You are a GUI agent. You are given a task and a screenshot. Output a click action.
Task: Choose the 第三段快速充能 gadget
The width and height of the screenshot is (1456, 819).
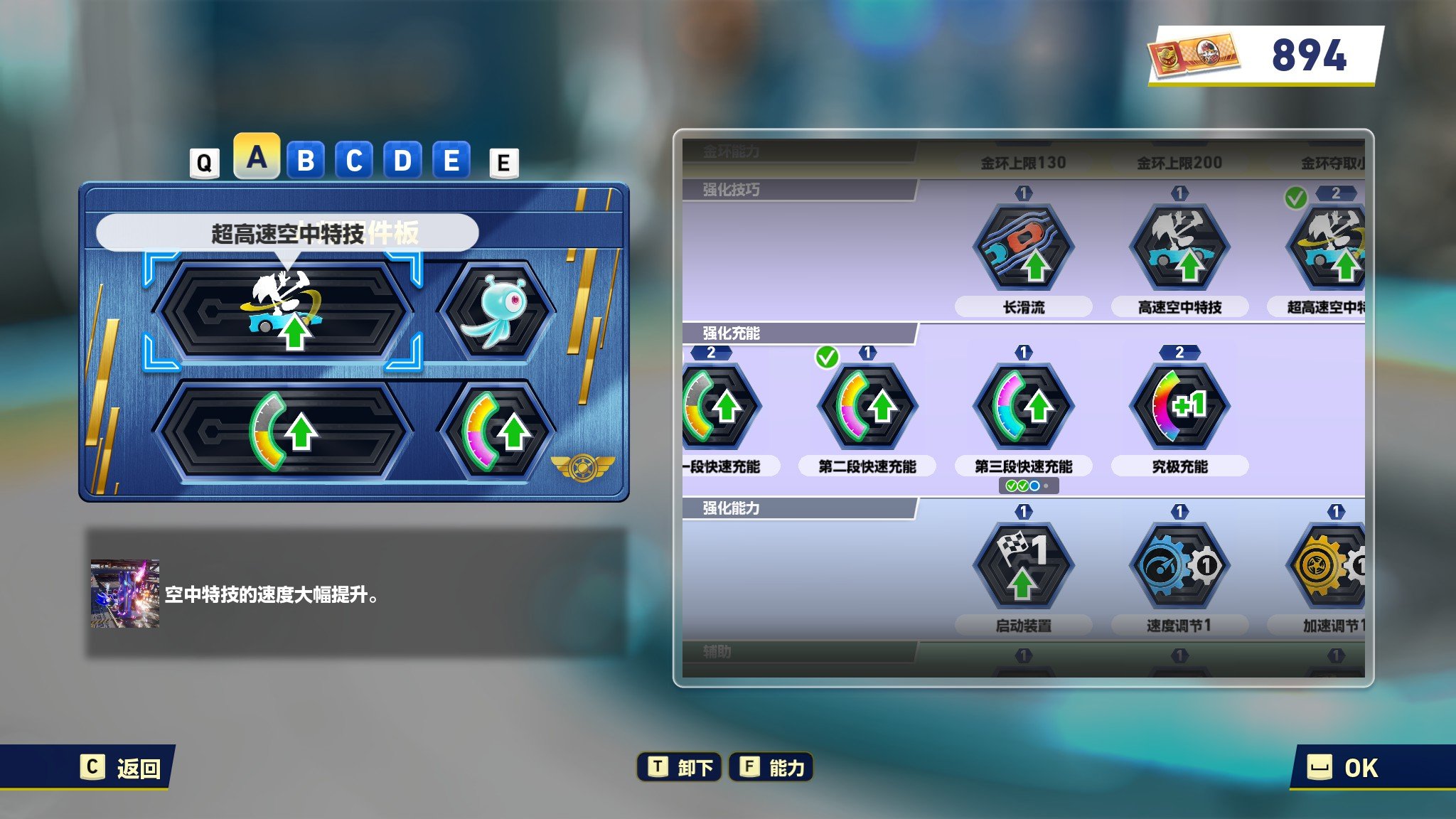tap(1023, 407)
